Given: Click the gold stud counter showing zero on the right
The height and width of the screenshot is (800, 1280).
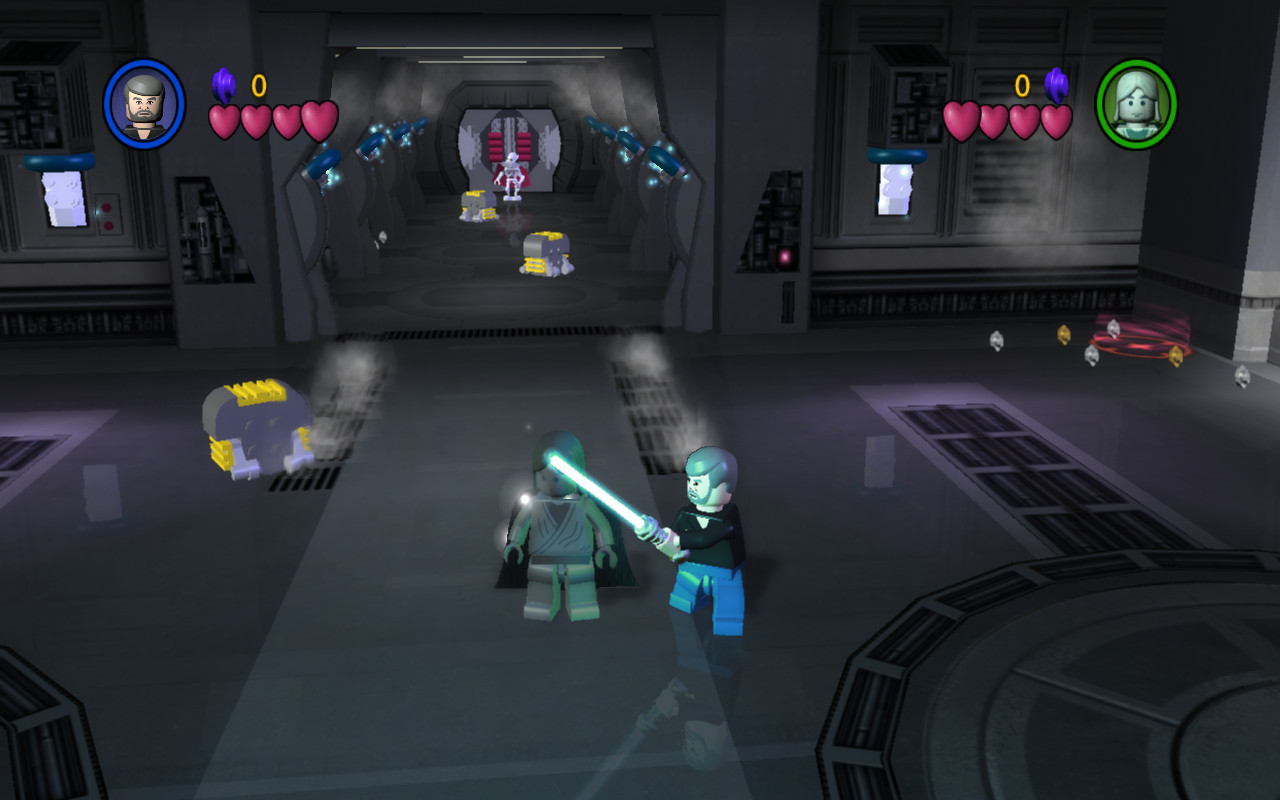Looking at the screenshot, I should [x=1020, y=84].
